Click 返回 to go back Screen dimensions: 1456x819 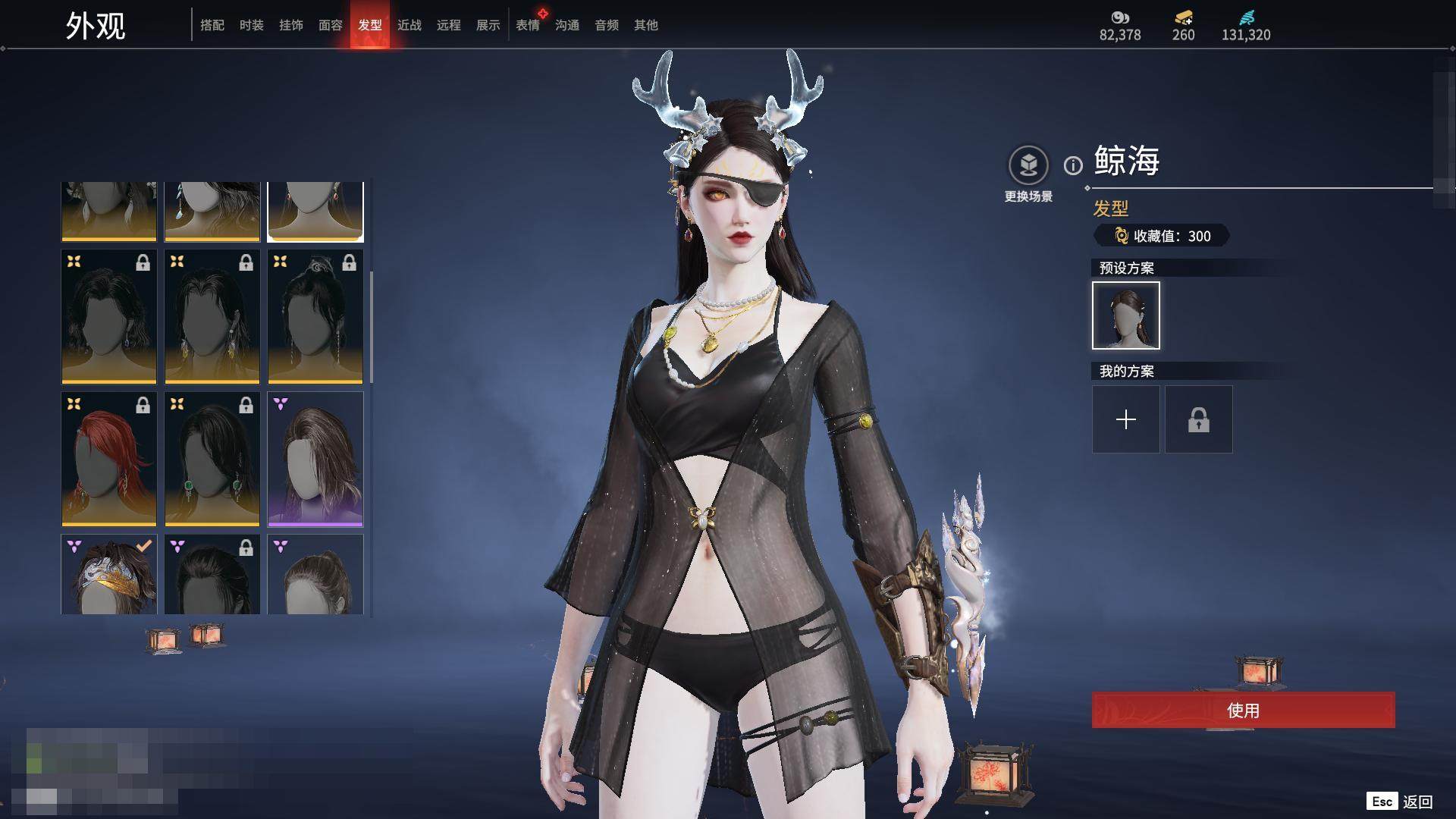[1417, 802]
